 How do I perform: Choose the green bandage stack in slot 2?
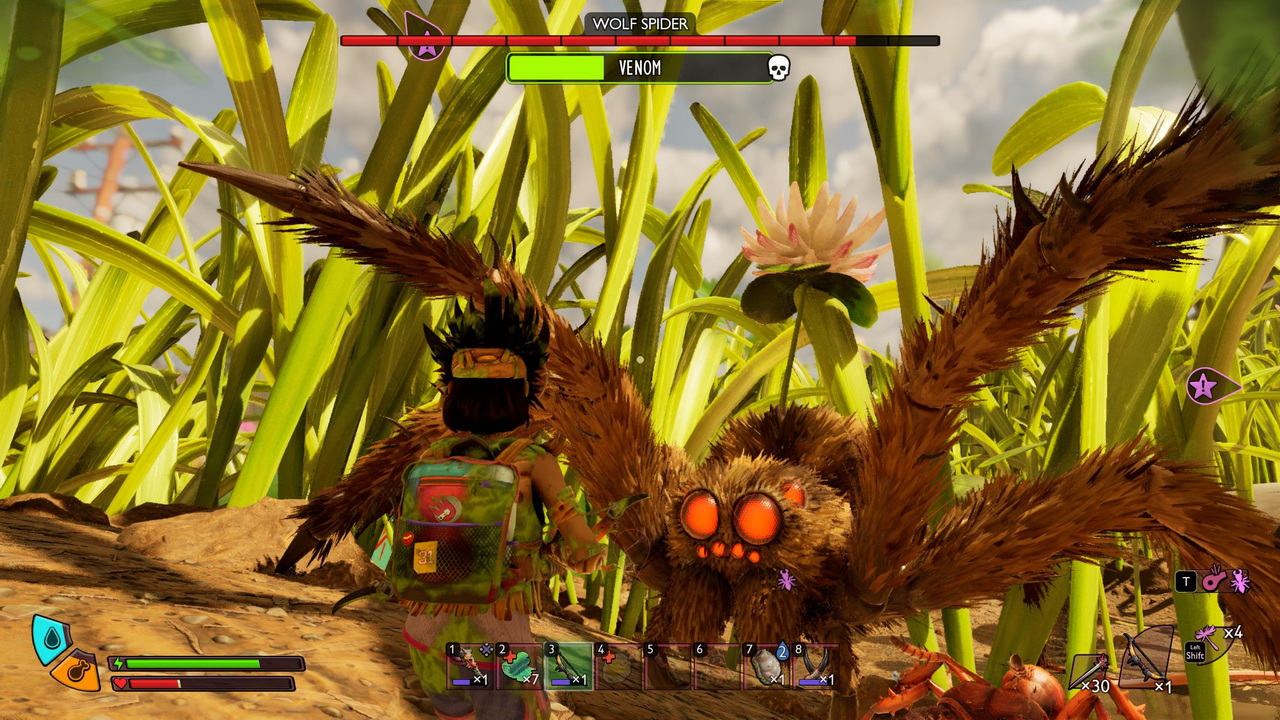(519, 665)
